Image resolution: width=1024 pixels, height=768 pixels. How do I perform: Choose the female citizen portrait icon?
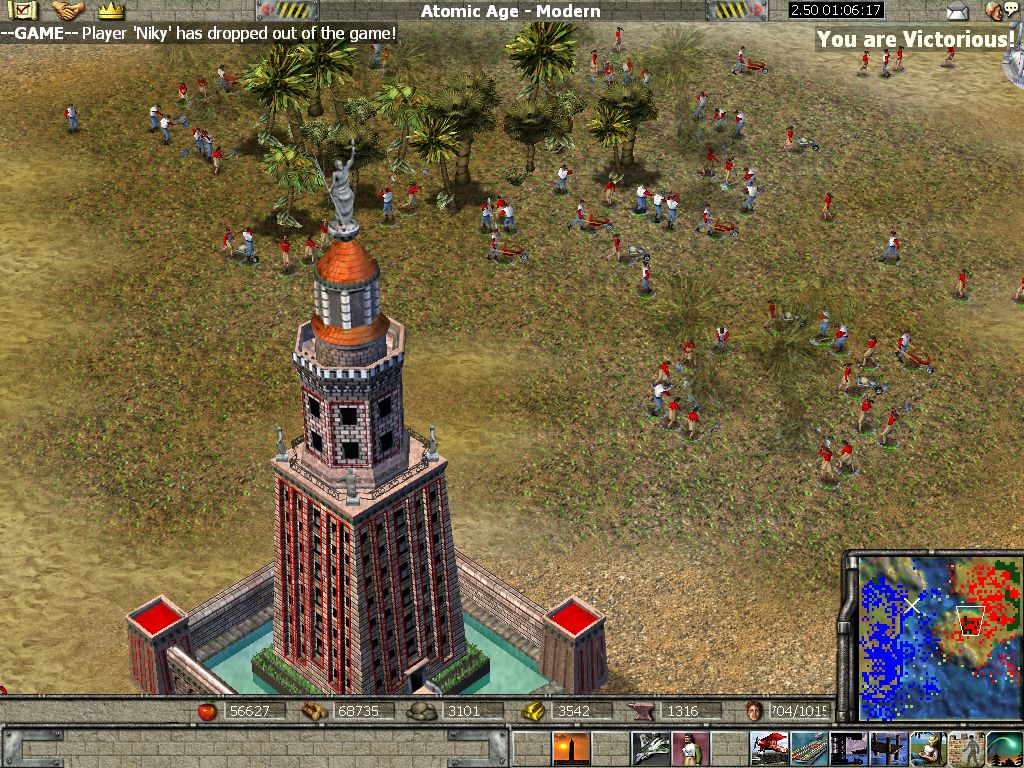(x=690, y=748)
